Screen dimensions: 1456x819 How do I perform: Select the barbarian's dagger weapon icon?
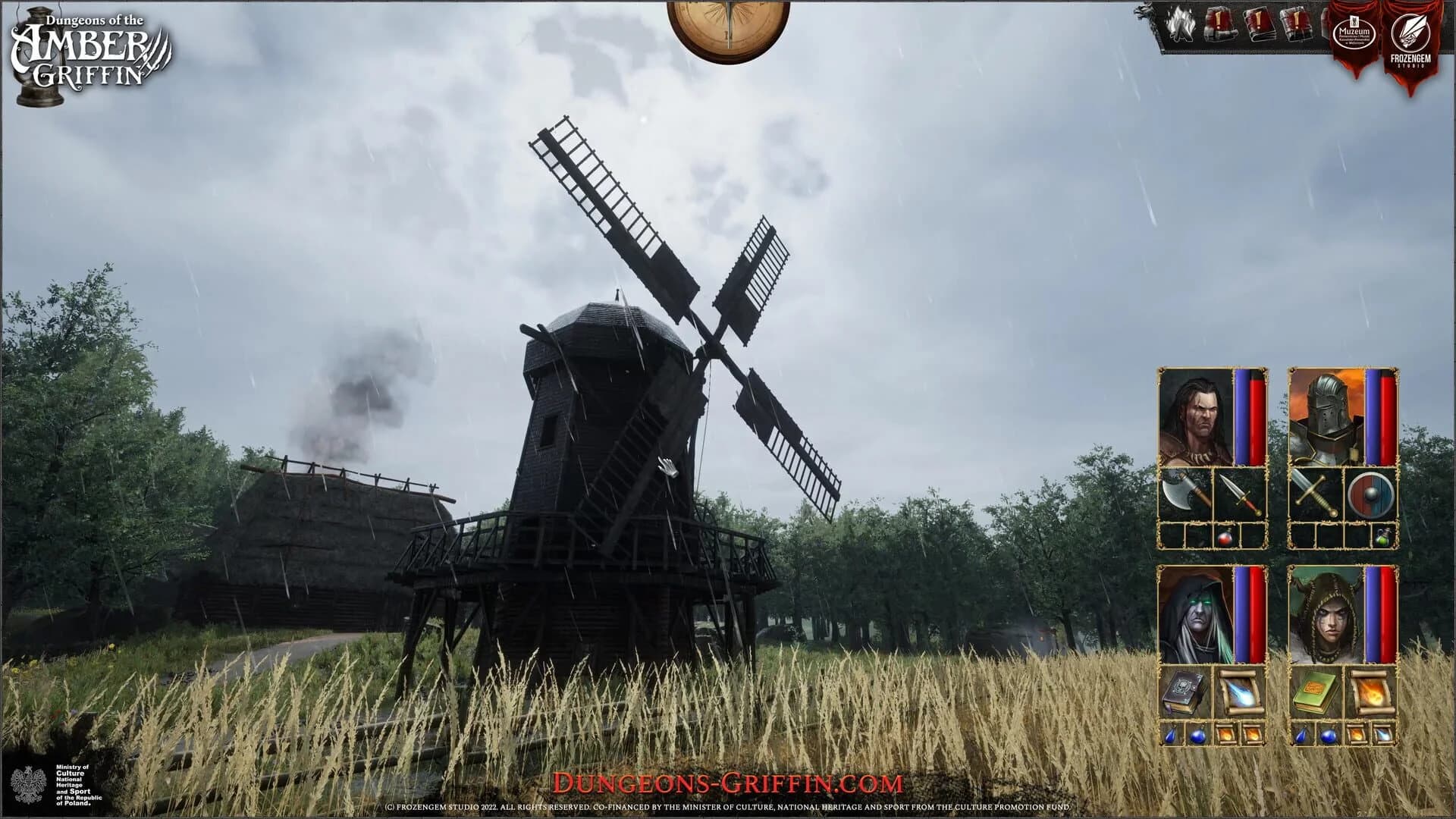tap(1239, 494)
